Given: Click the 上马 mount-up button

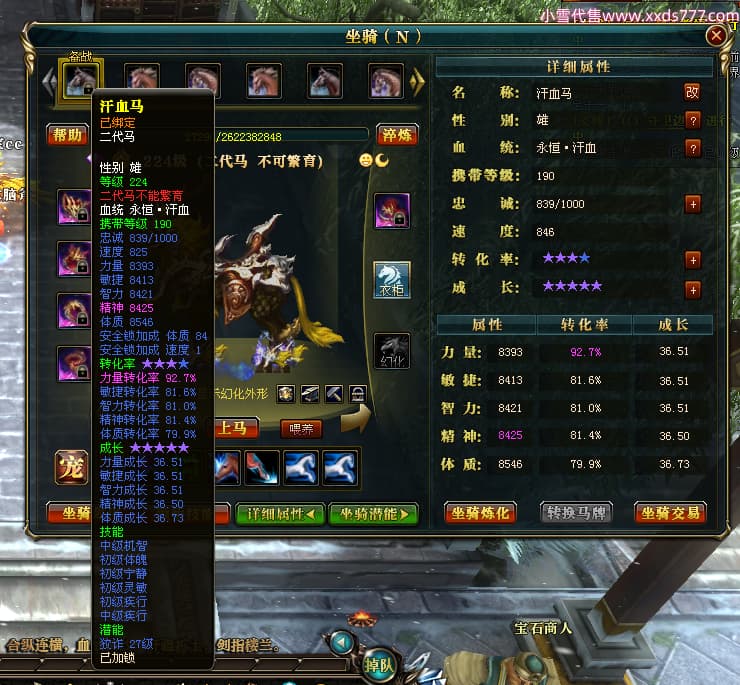Looking at the screenshot, I should 238,428.
